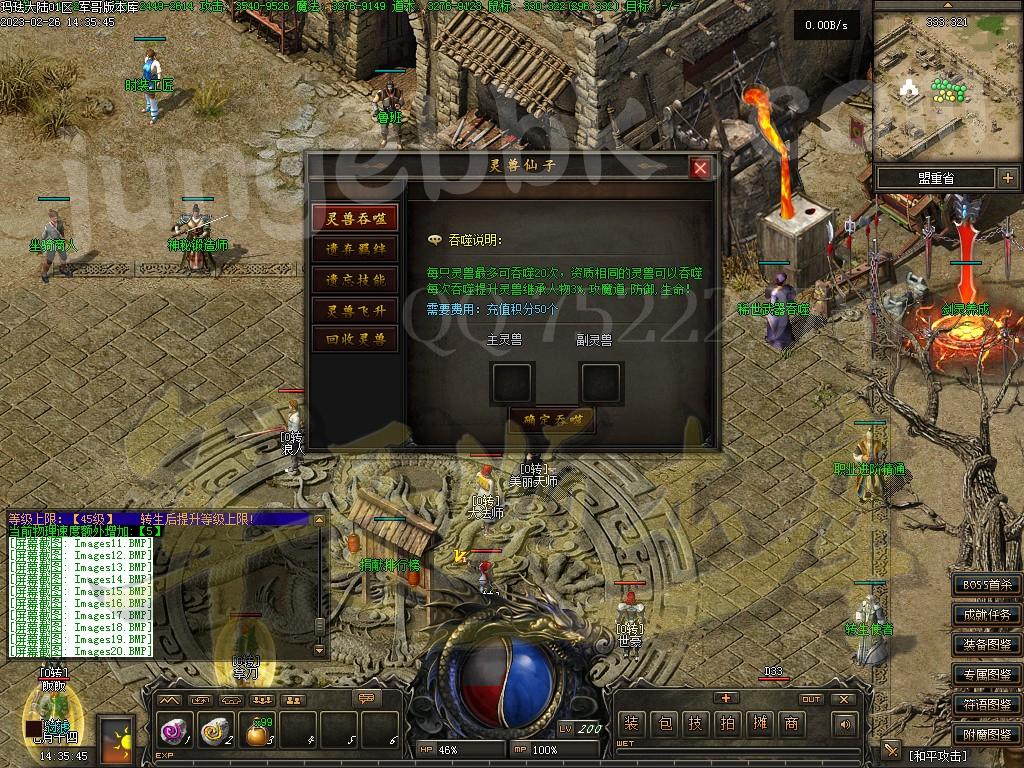Open the 回收灵兽 section
This screenshot has width=1024, height=768.
click(354, 340)
